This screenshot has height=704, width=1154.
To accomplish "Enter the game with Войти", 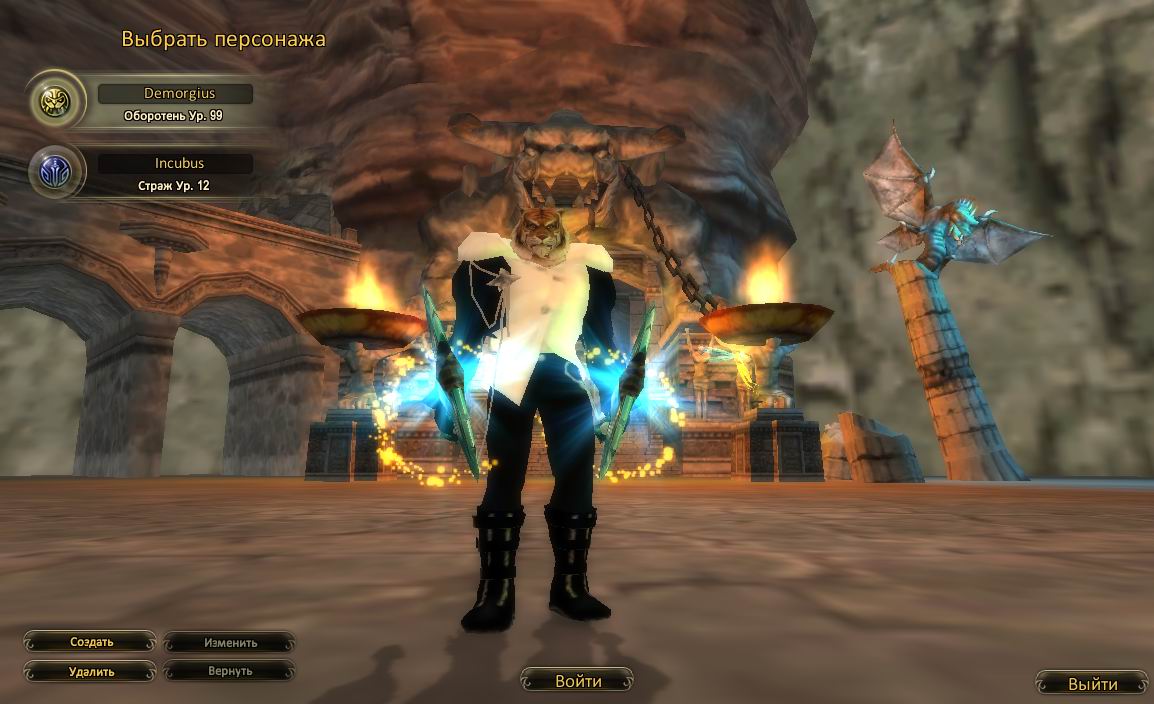I will tap(578, 682).
